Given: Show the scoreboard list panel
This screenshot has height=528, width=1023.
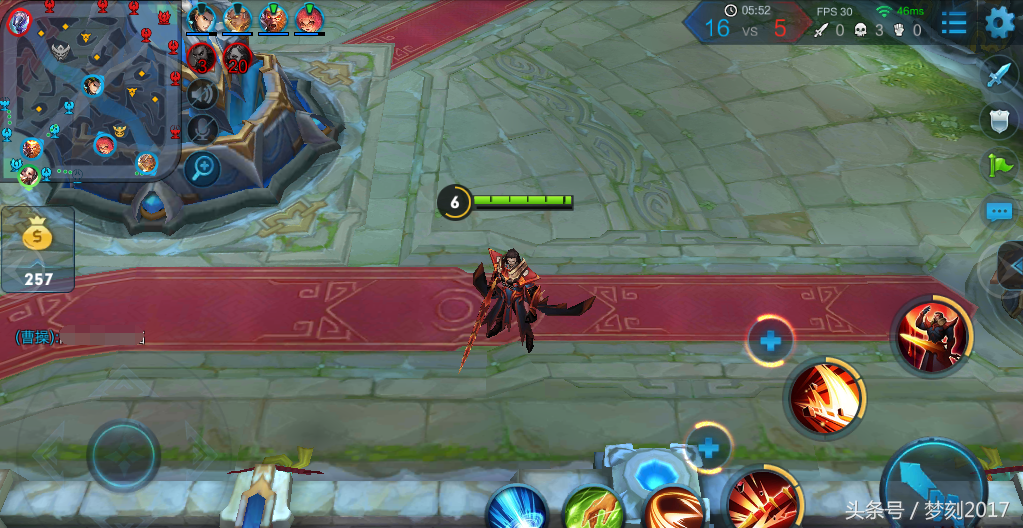Looking at the screenshot, I should point(953,22).
